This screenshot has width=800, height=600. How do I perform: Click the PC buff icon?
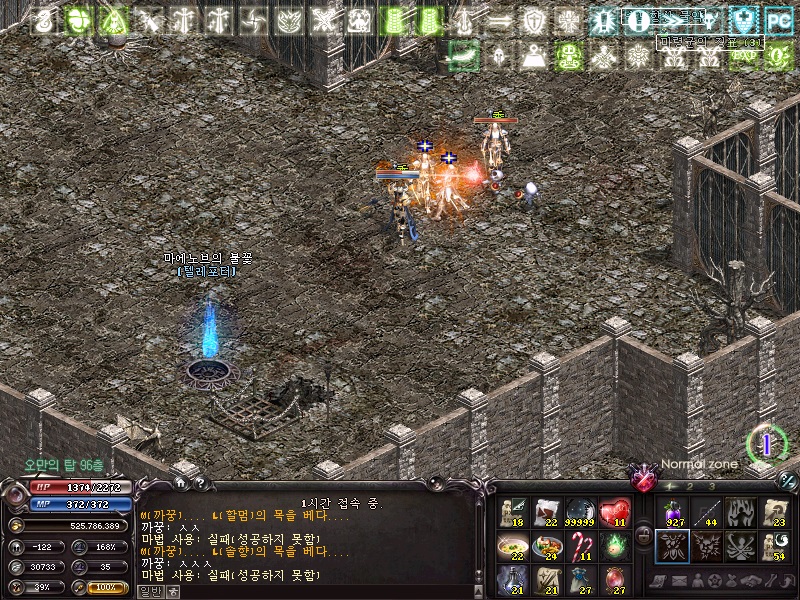pos(777,20)
